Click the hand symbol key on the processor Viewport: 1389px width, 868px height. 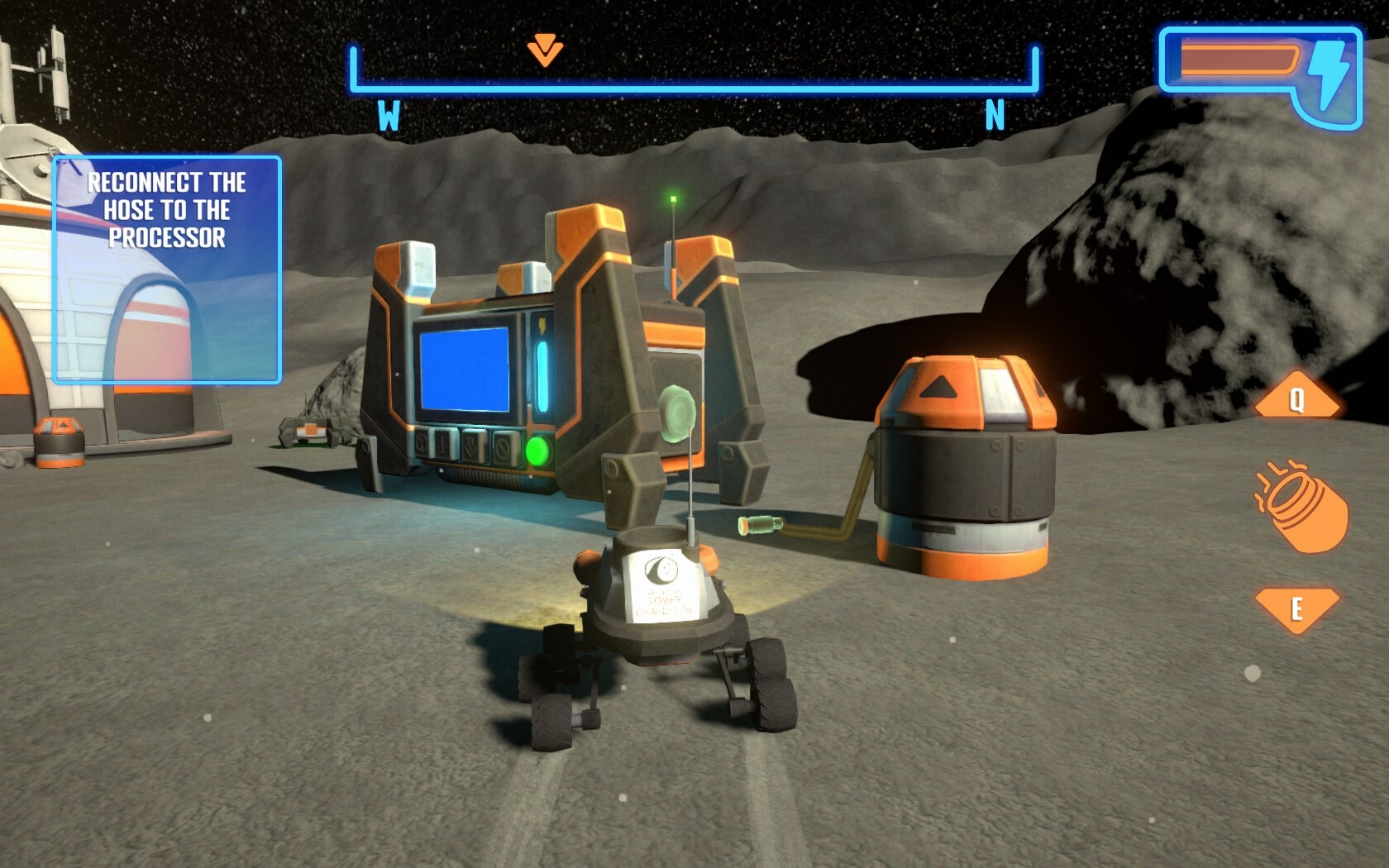470,445
